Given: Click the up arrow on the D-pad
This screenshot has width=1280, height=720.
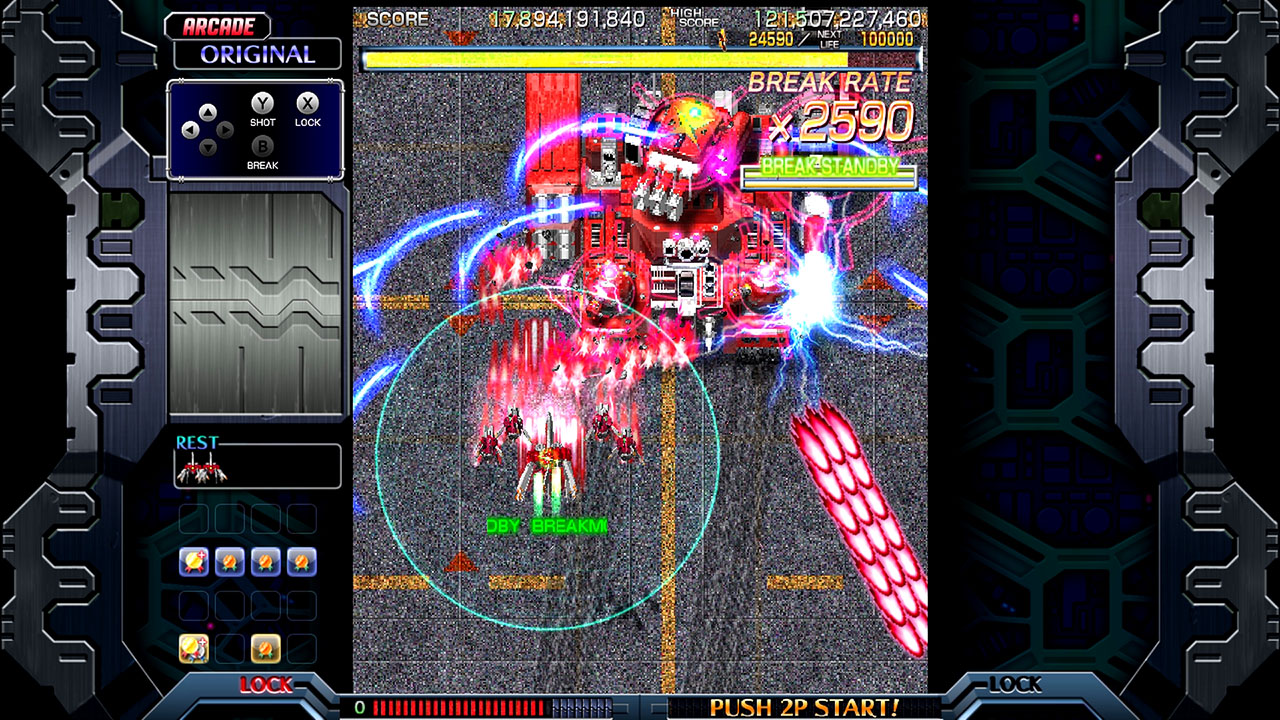Looking at the screenshot, I should [x=208, y=111].
